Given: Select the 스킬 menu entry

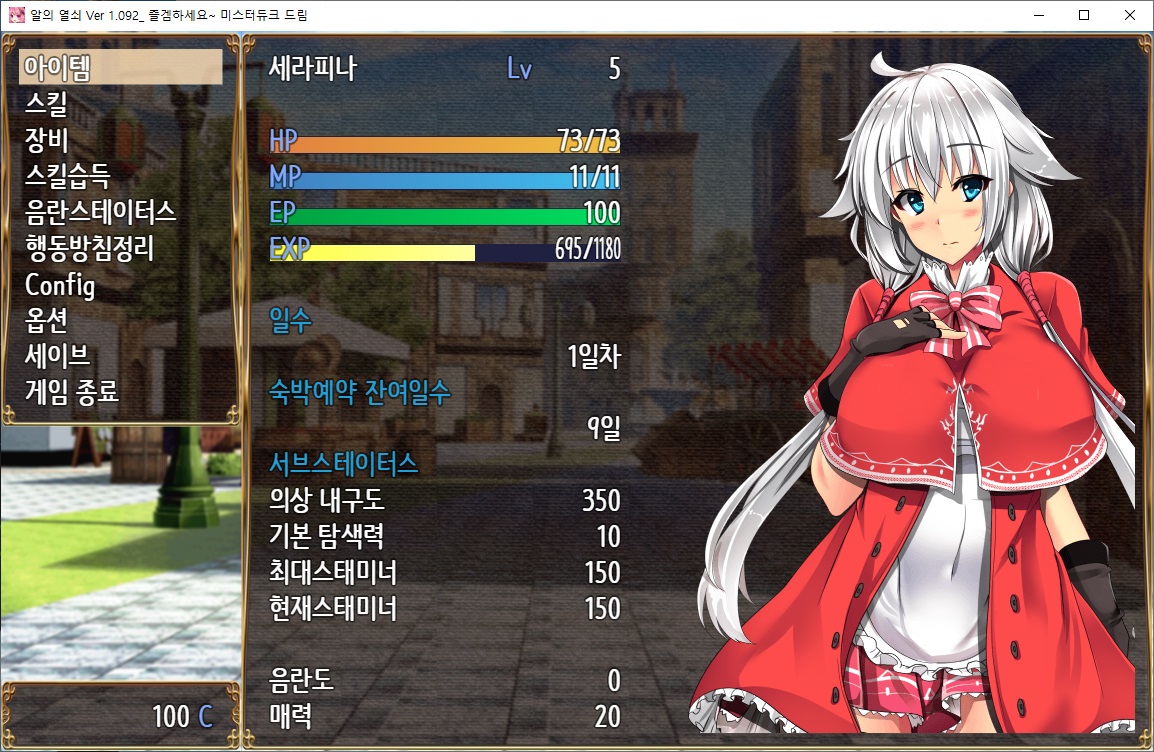Looking at the screenshot, I should click(46, 104).
